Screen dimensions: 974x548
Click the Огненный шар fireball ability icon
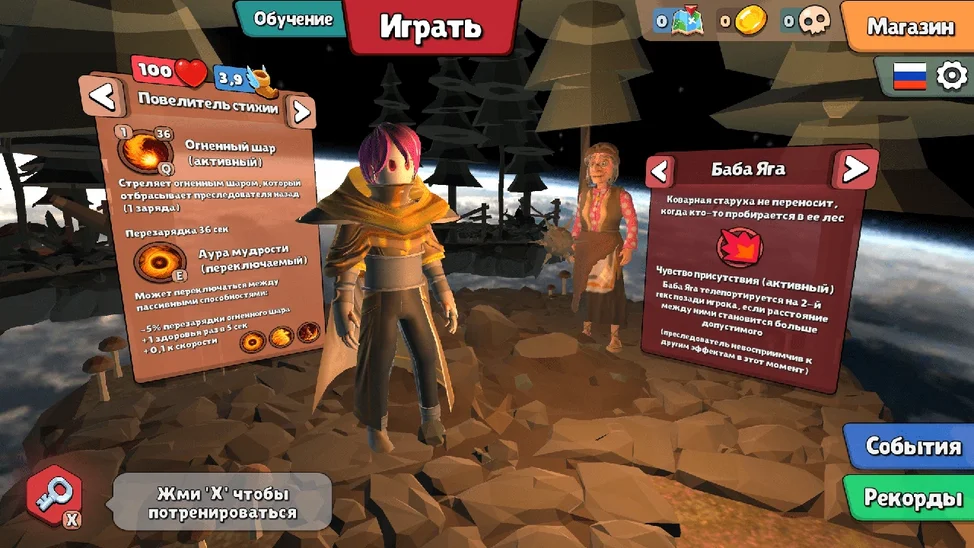pos(145,152)
